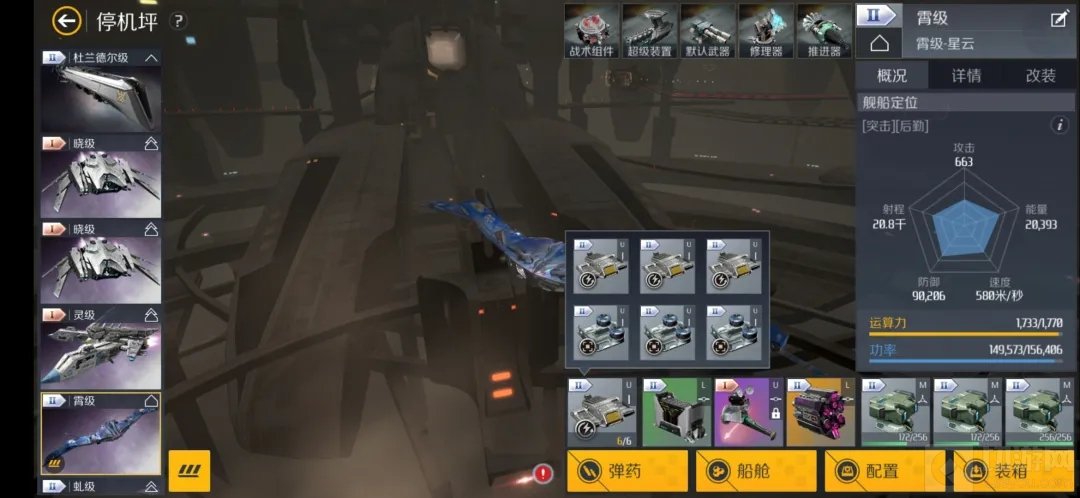Open the 战术组件 category
The image size is (1080, 498).
pos(592,31)
